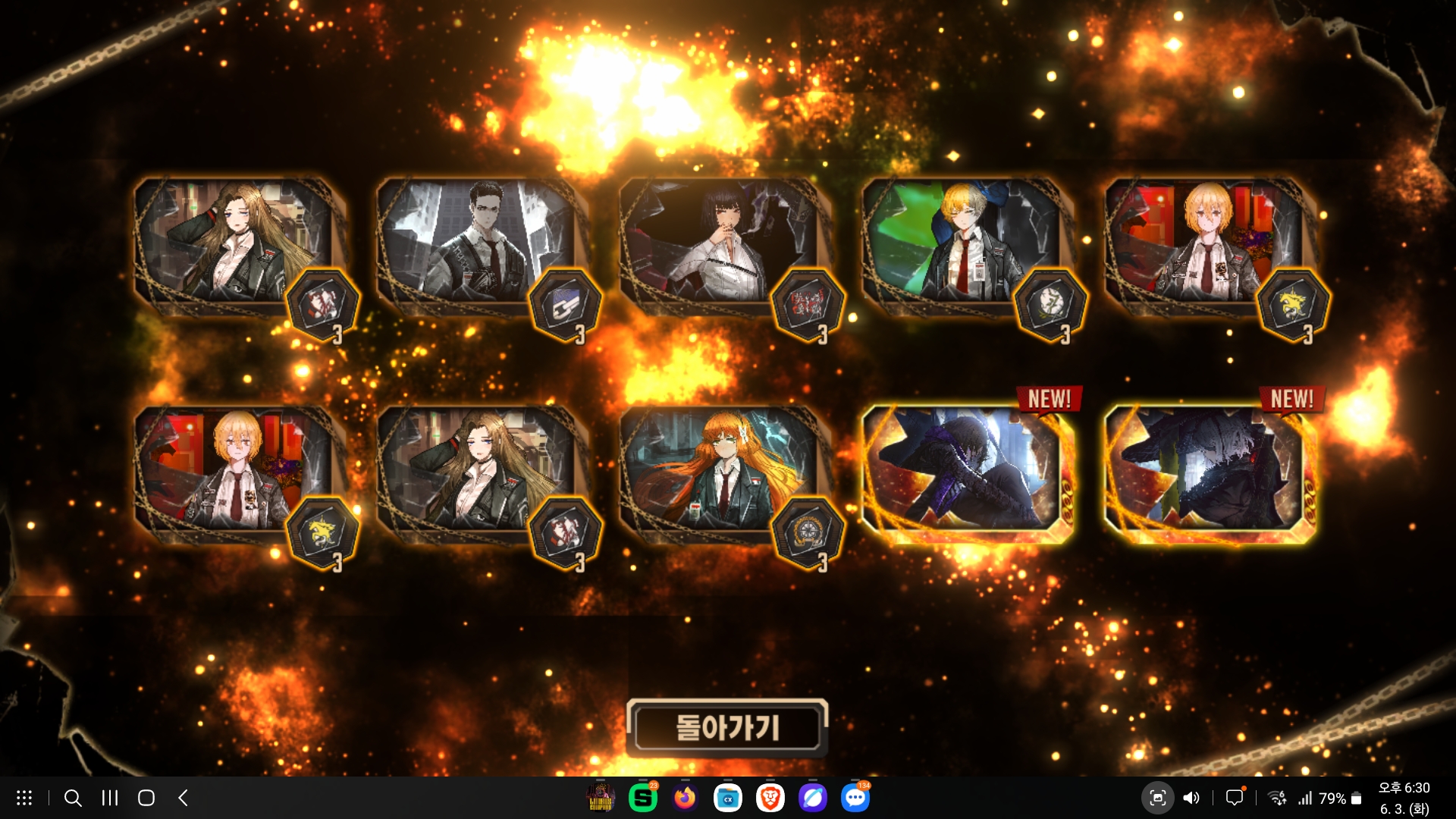
Task: Click the 돌아가기 return button
Action: pyautogui.click(x=726, y=728)
